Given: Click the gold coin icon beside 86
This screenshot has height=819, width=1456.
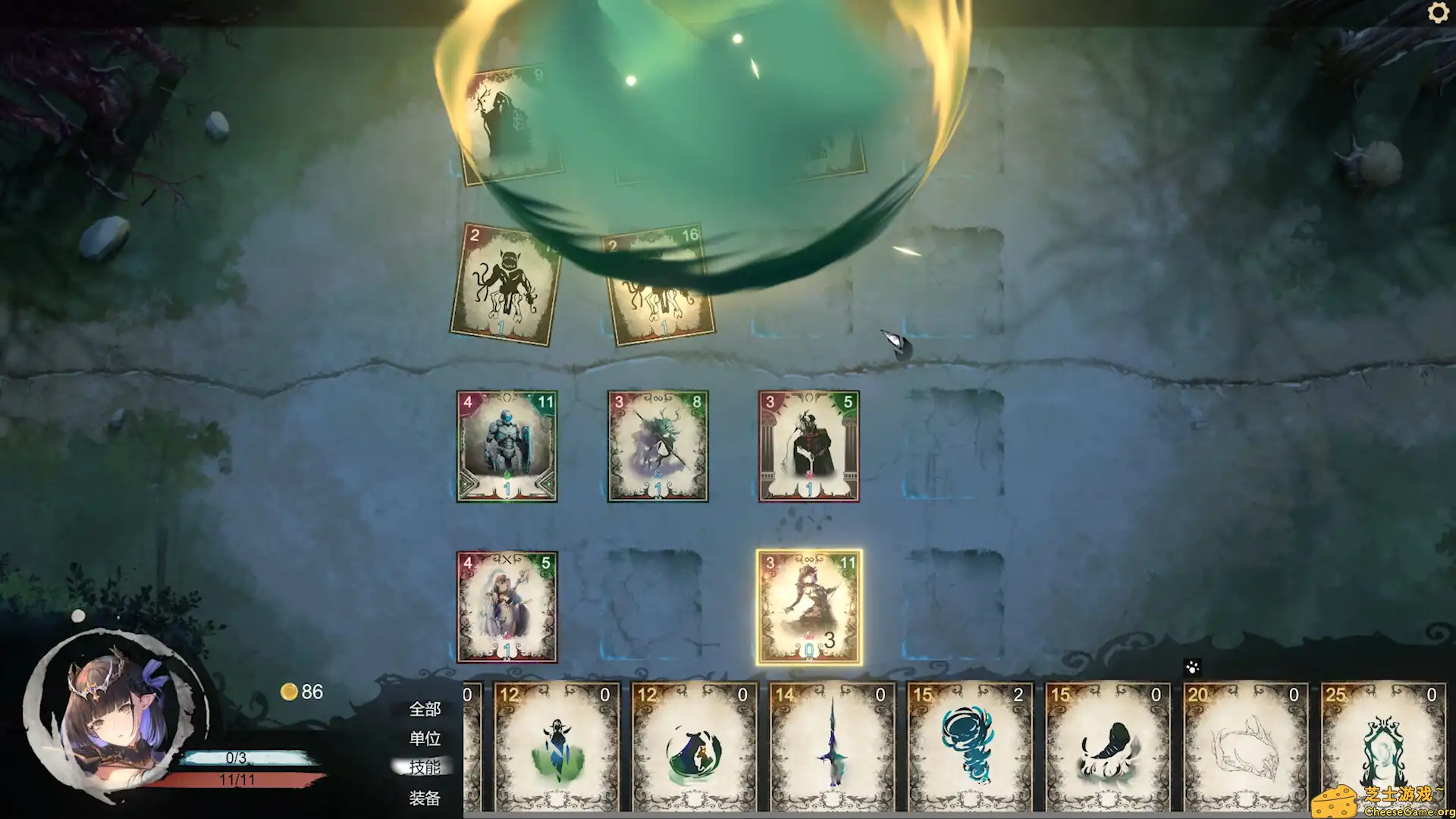Looking at the screenshot, I should pos(288,692).
